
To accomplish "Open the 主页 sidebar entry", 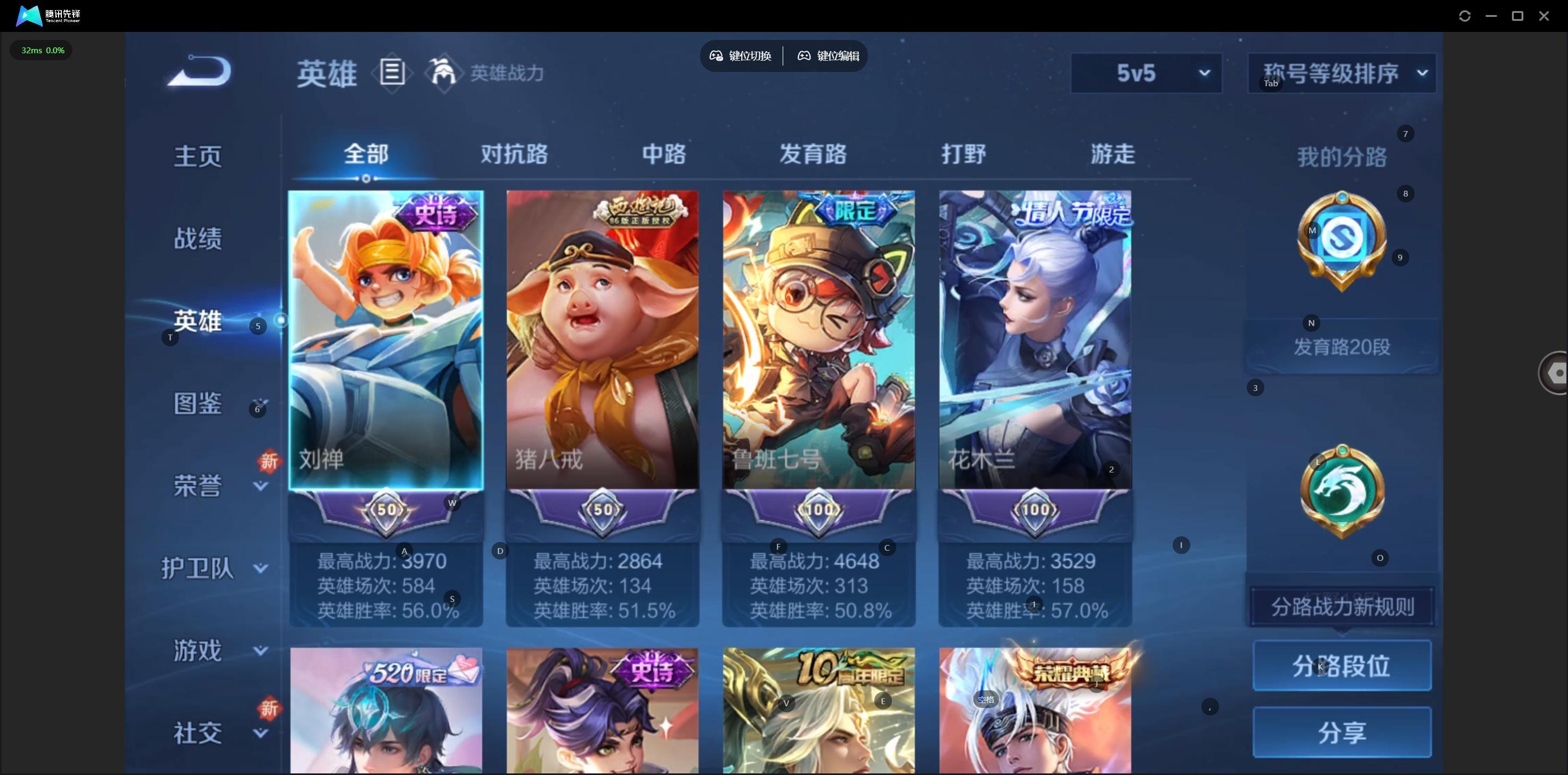I will (x=198, y=156).
